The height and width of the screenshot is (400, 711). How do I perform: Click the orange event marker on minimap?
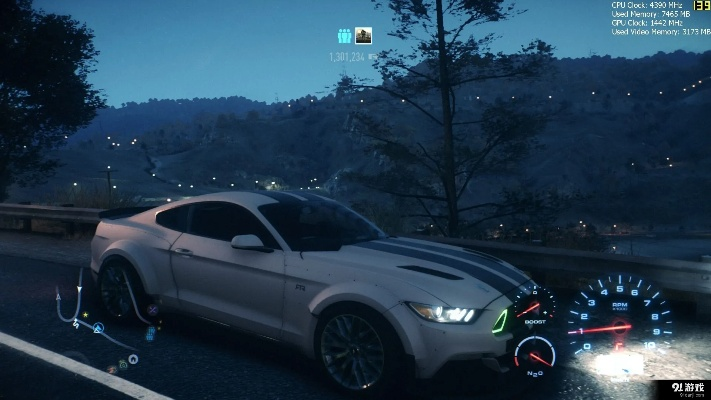pyautogui.click(x=112, y=369)
